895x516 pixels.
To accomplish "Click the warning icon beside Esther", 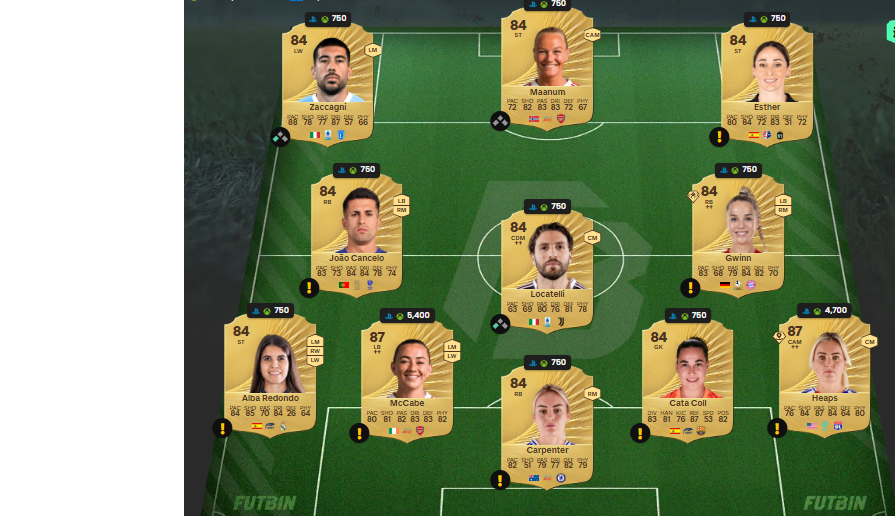I will pos(718,136).
